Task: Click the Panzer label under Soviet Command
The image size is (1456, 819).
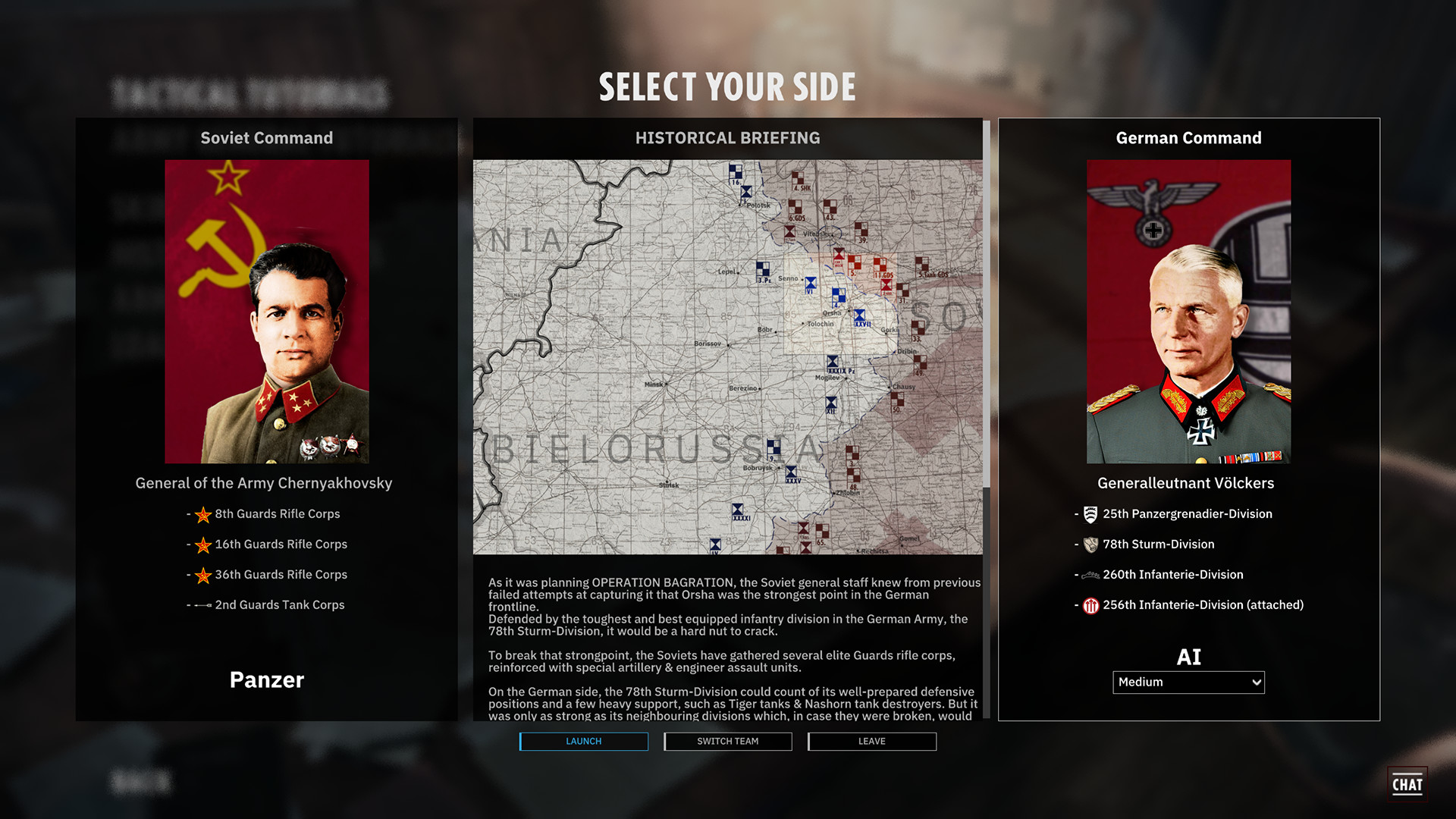Action: tap(266, 680)
